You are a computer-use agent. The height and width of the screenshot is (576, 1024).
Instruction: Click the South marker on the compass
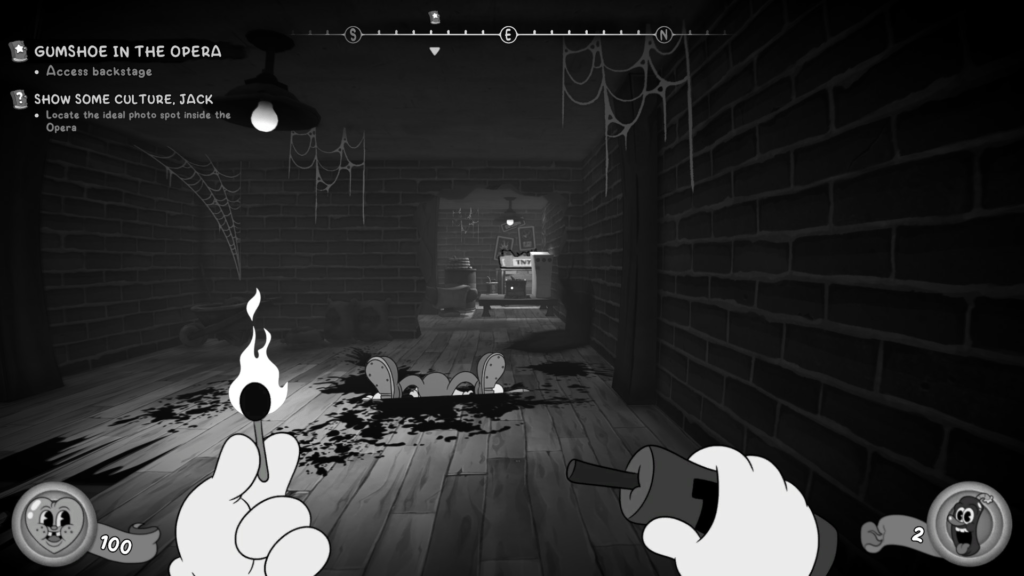[352, 35]
